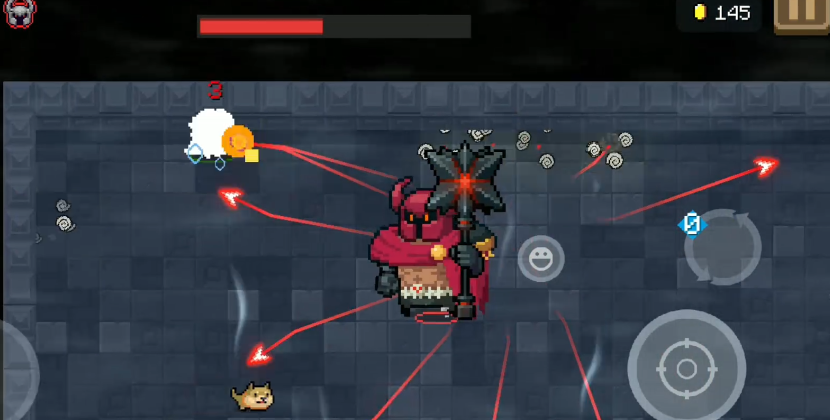
Task: Open the smiley face emote button
Action: [541, 259]
